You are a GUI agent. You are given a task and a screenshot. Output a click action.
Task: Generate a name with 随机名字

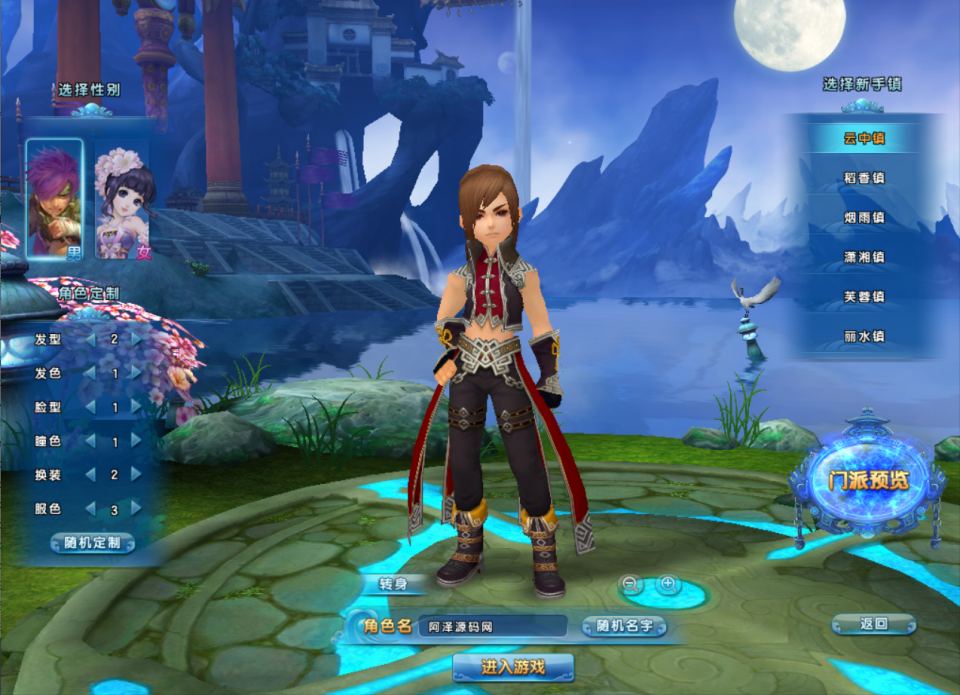coord(624,627)
